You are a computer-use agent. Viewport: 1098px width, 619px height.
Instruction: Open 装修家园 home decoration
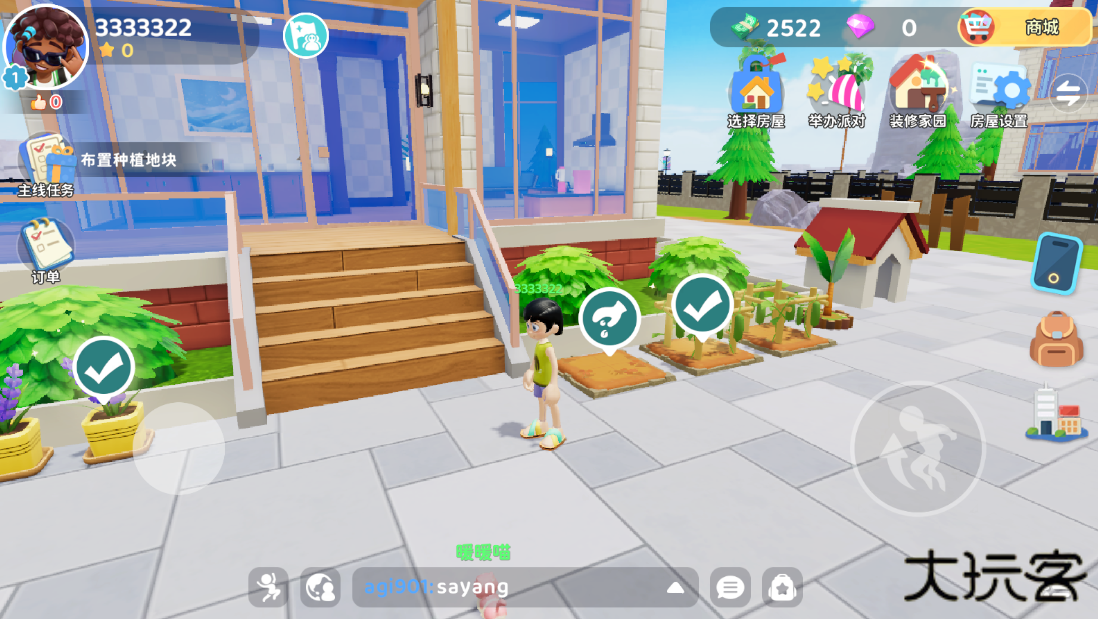click(x=918, y=92)
